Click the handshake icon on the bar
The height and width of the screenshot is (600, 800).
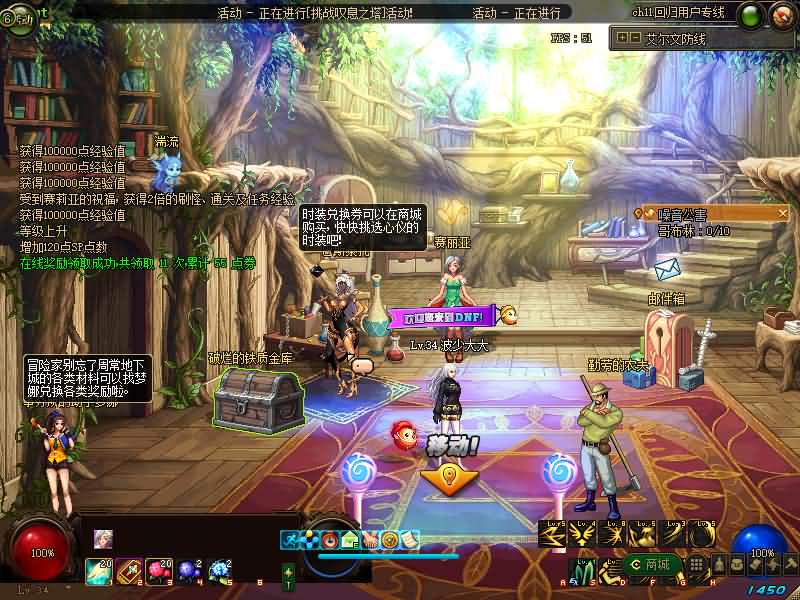[370, 539]
